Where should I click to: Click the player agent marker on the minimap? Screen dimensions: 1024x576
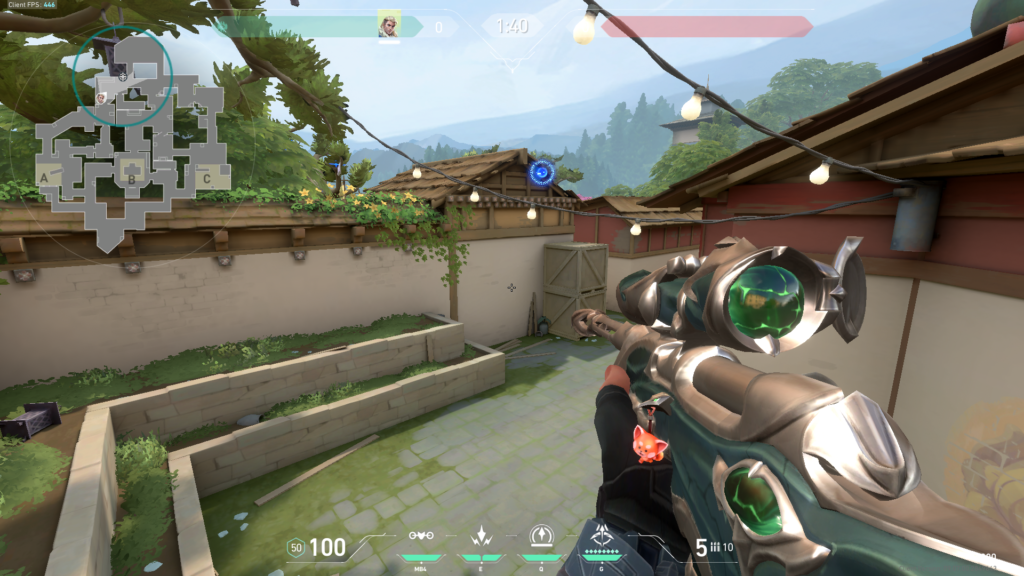coord(122,75)
